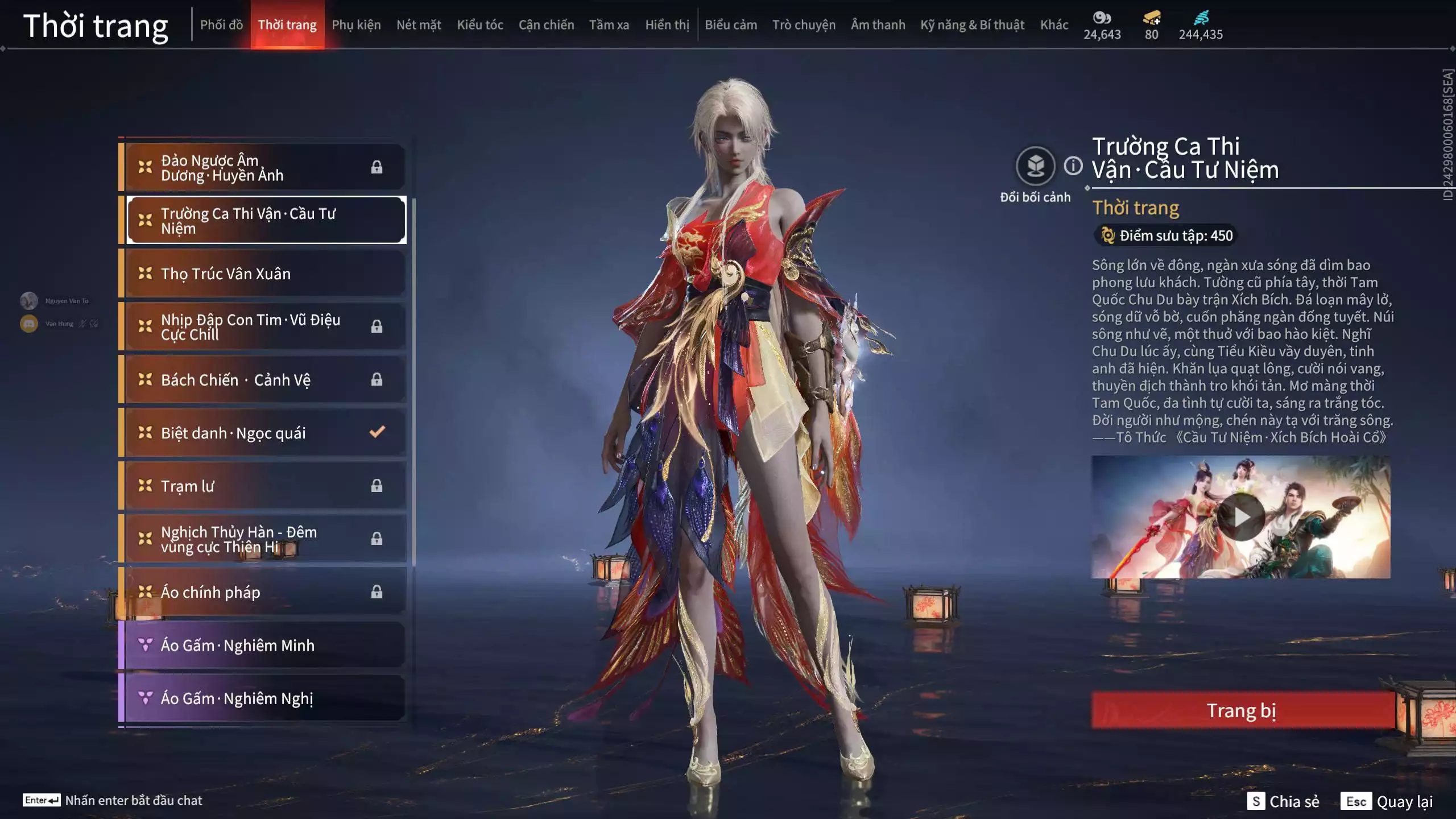Add currency via the gold ticket icon
Viewport: 1456px width, 819px height.
point(1152,19)
